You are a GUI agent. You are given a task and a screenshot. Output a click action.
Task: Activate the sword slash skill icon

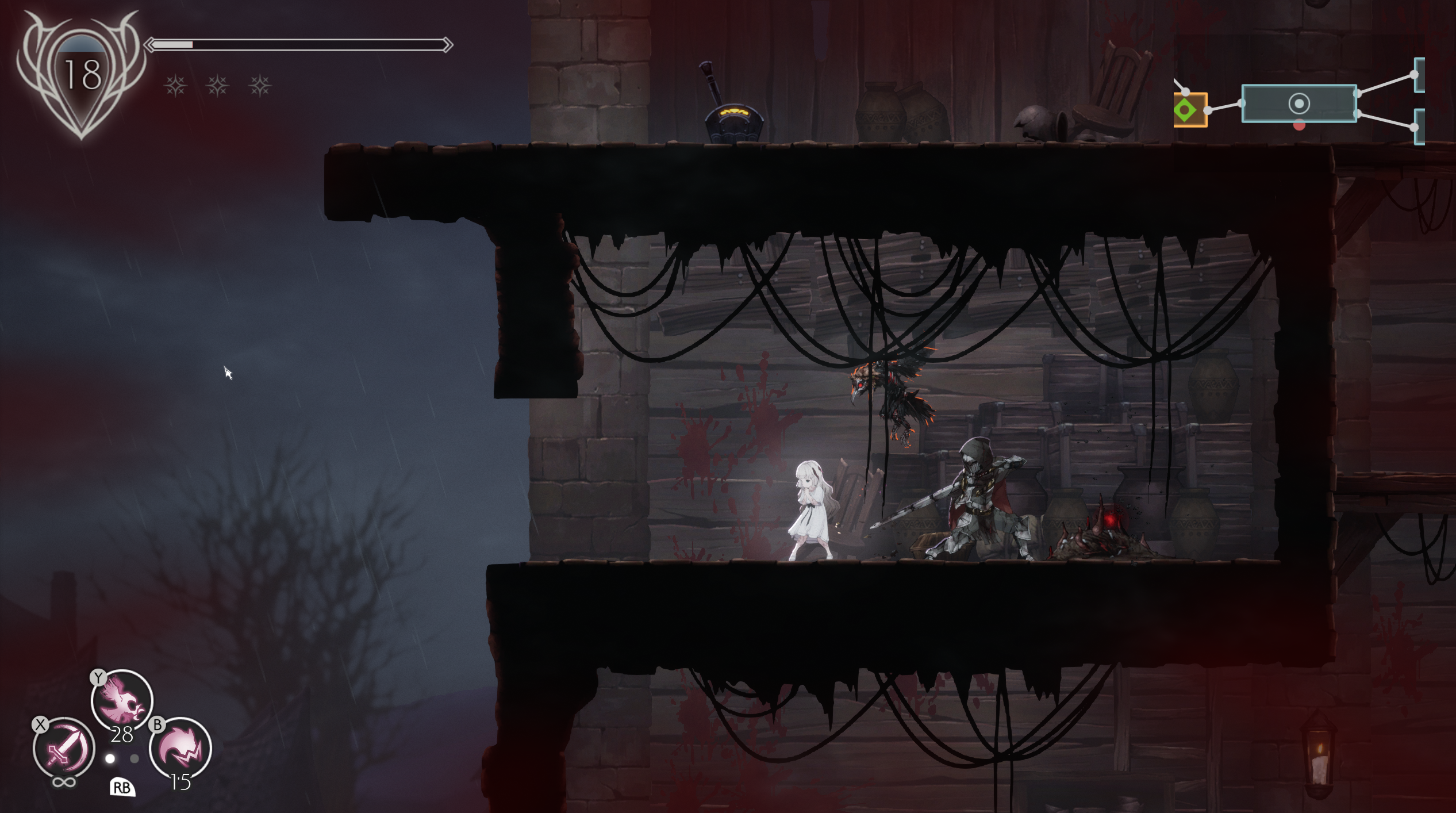(x=63, y=749)
